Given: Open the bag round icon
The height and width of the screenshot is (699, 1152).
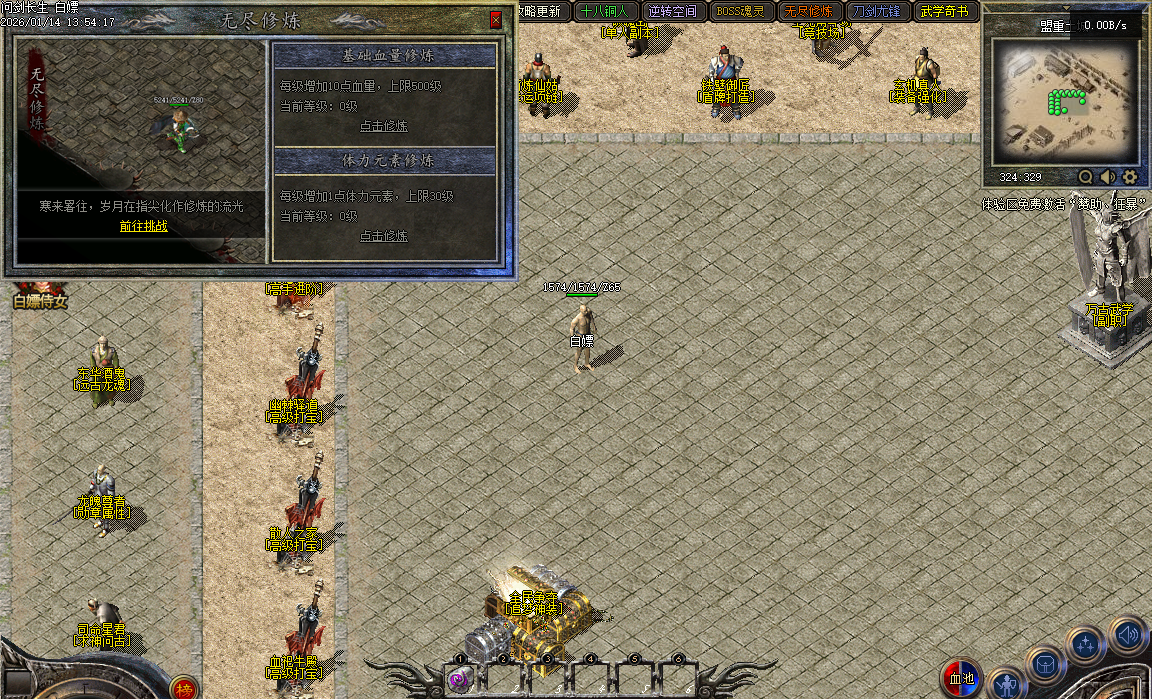Looking at the screenshot, I should [x=1045, y=663].
